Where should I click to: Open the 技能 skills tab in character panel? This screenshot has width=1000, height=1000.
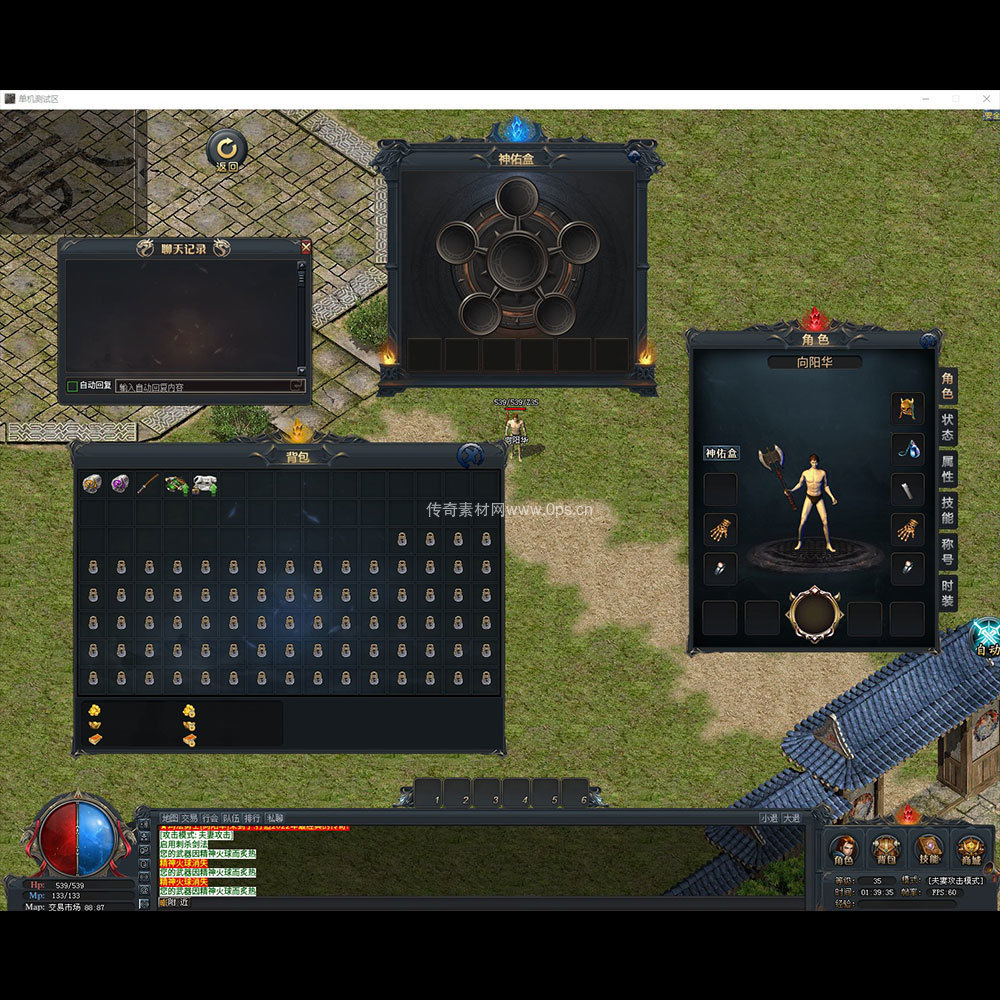947,510
